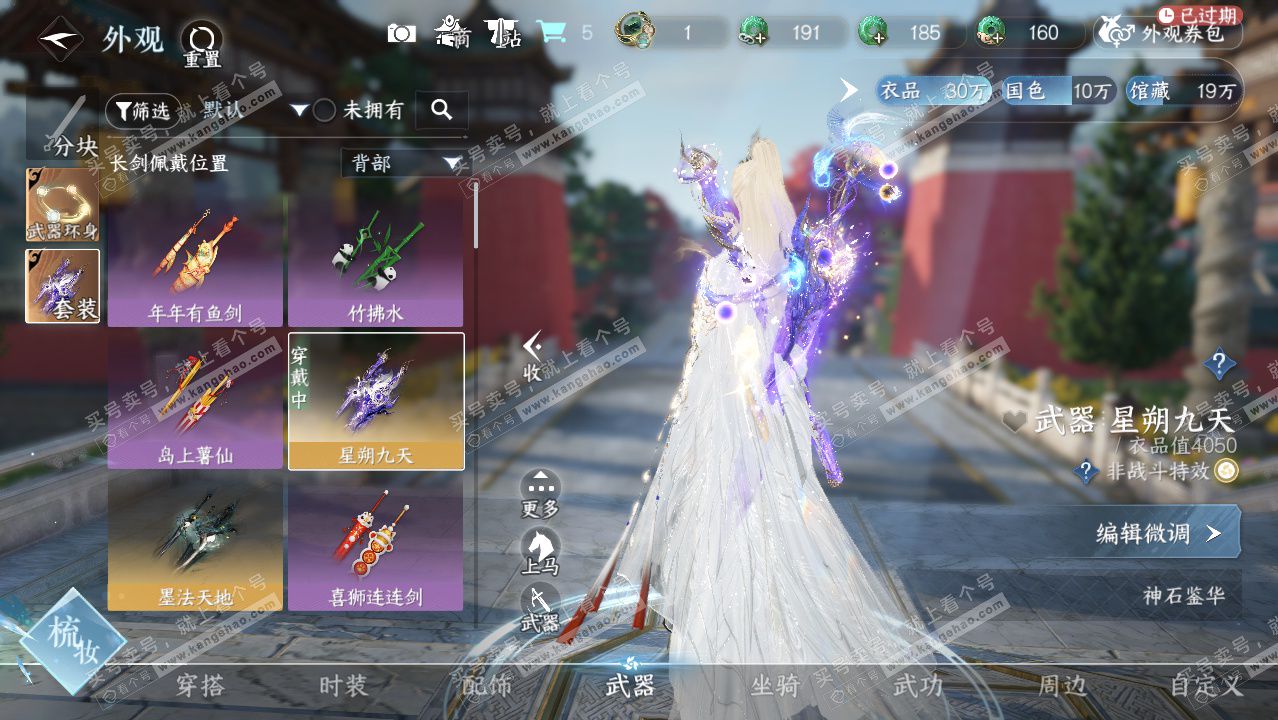Open the 筛选 filter

point(143,111)
